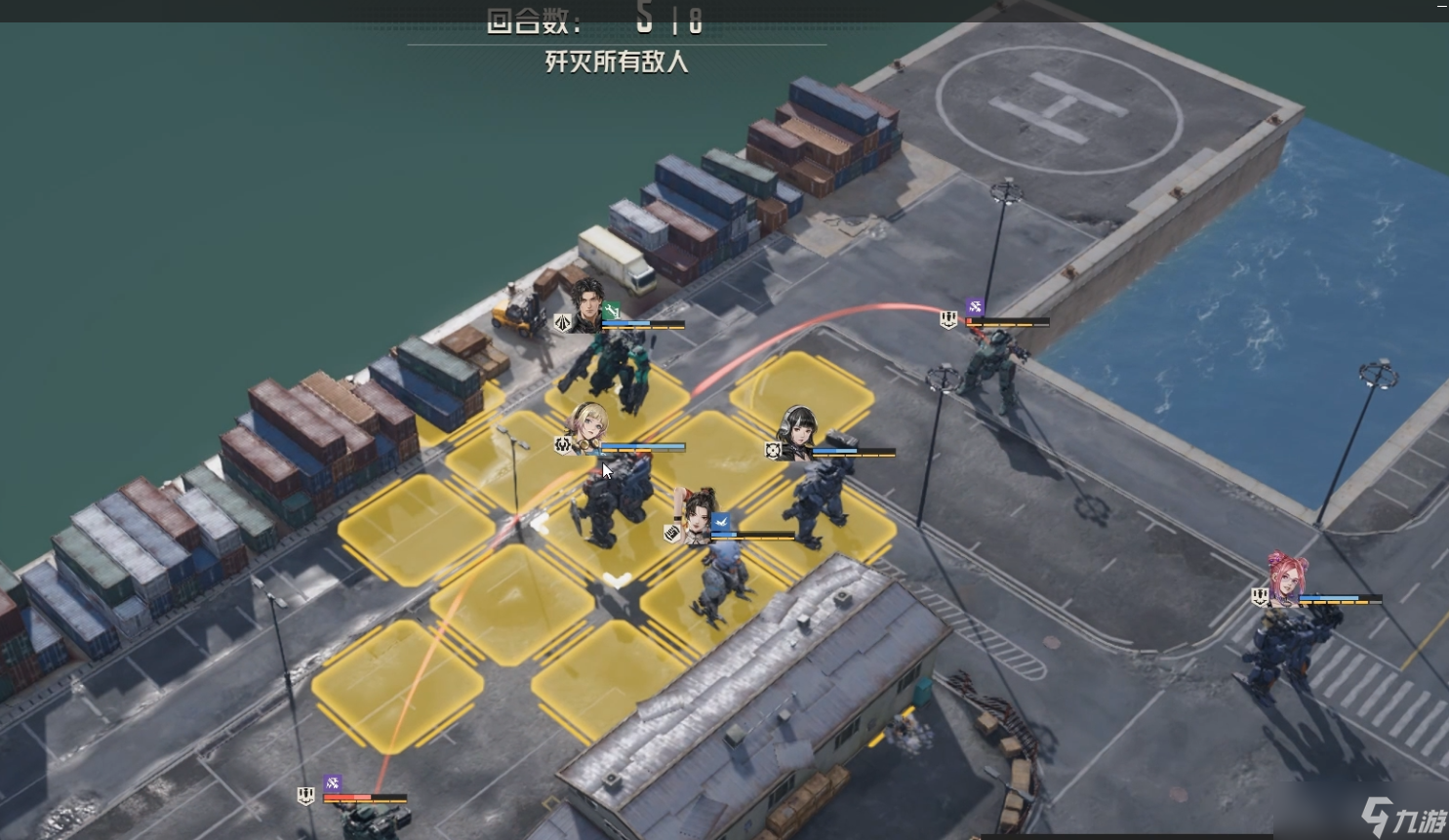Select the gear class emblem beside the blonde pilot
Viewport: 1449px width, 840px height.
click(x=562, y=445)
